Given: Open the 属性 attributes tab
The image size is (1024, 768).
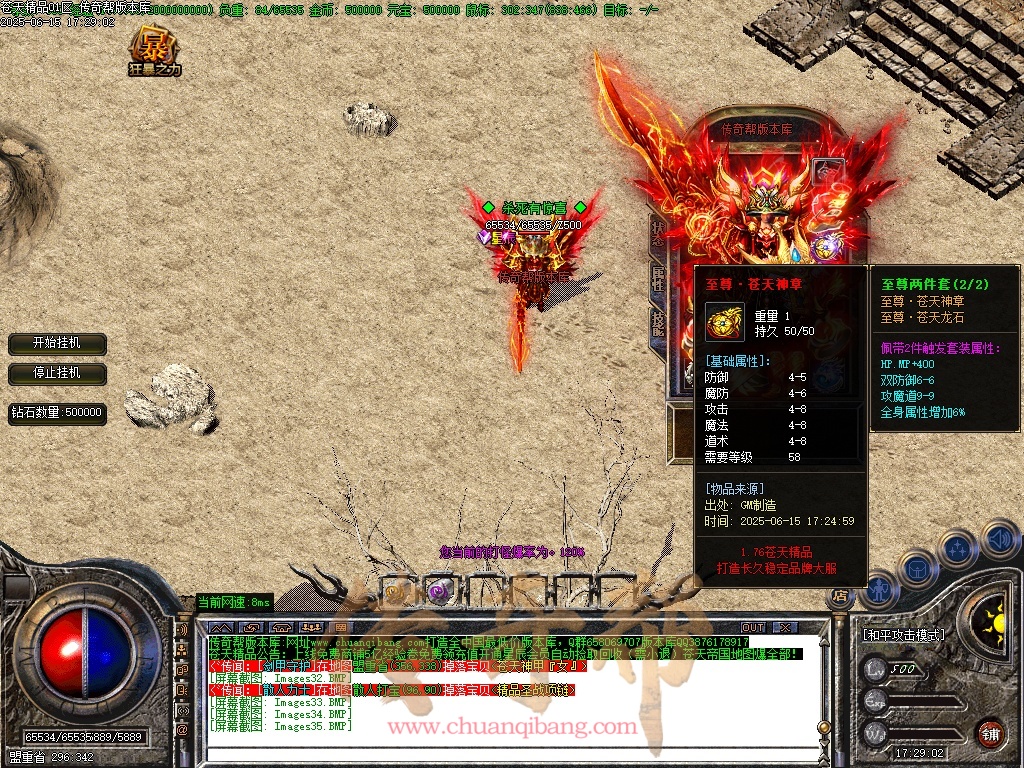Looking at the screenshot, I should tap(658, 279).
